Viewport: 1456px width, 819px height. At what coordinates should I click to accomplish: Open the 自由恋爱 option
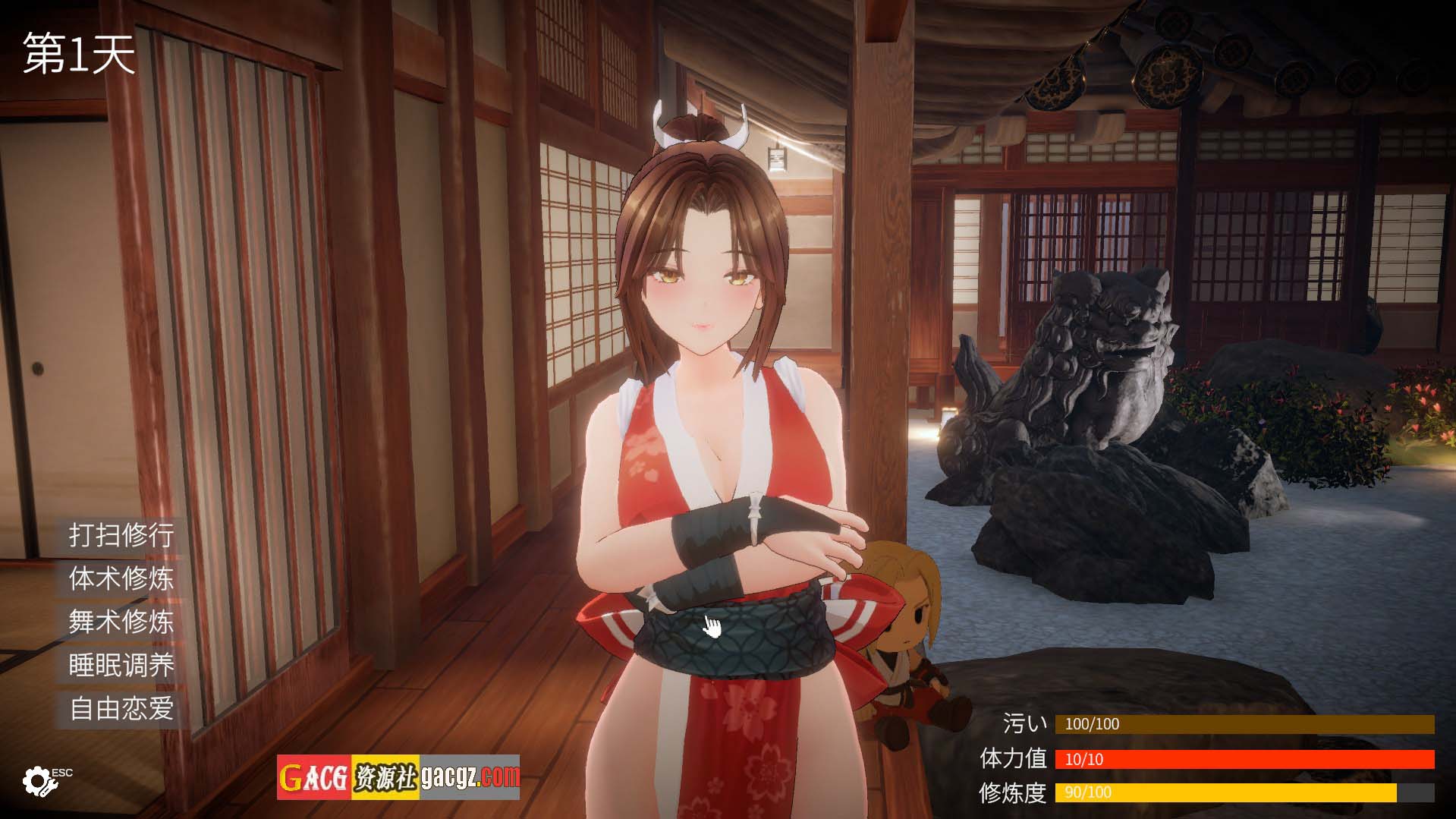pos(121,708)
